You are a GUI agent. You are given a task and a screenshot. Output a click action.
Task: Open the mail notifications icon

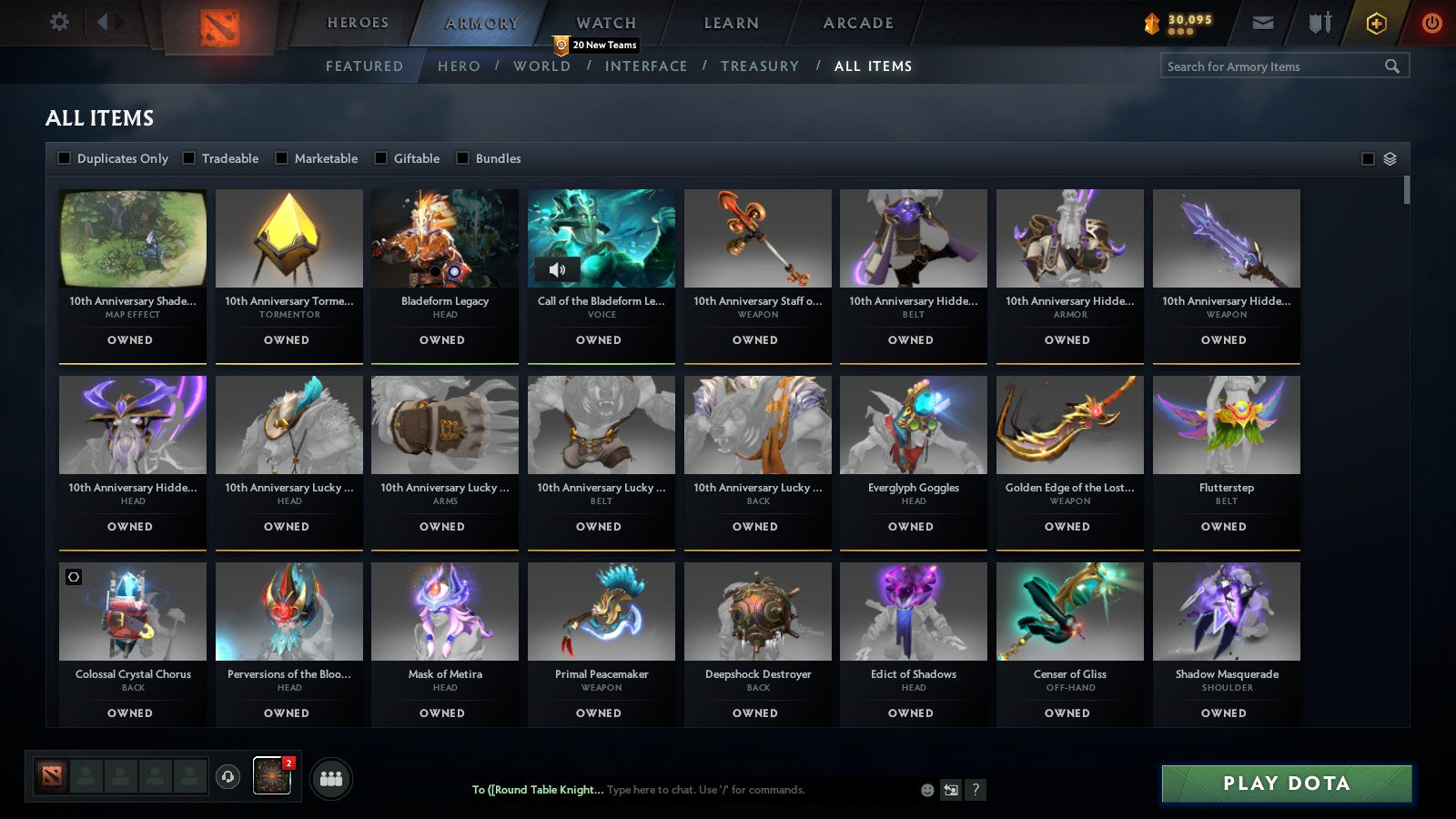1263,23
